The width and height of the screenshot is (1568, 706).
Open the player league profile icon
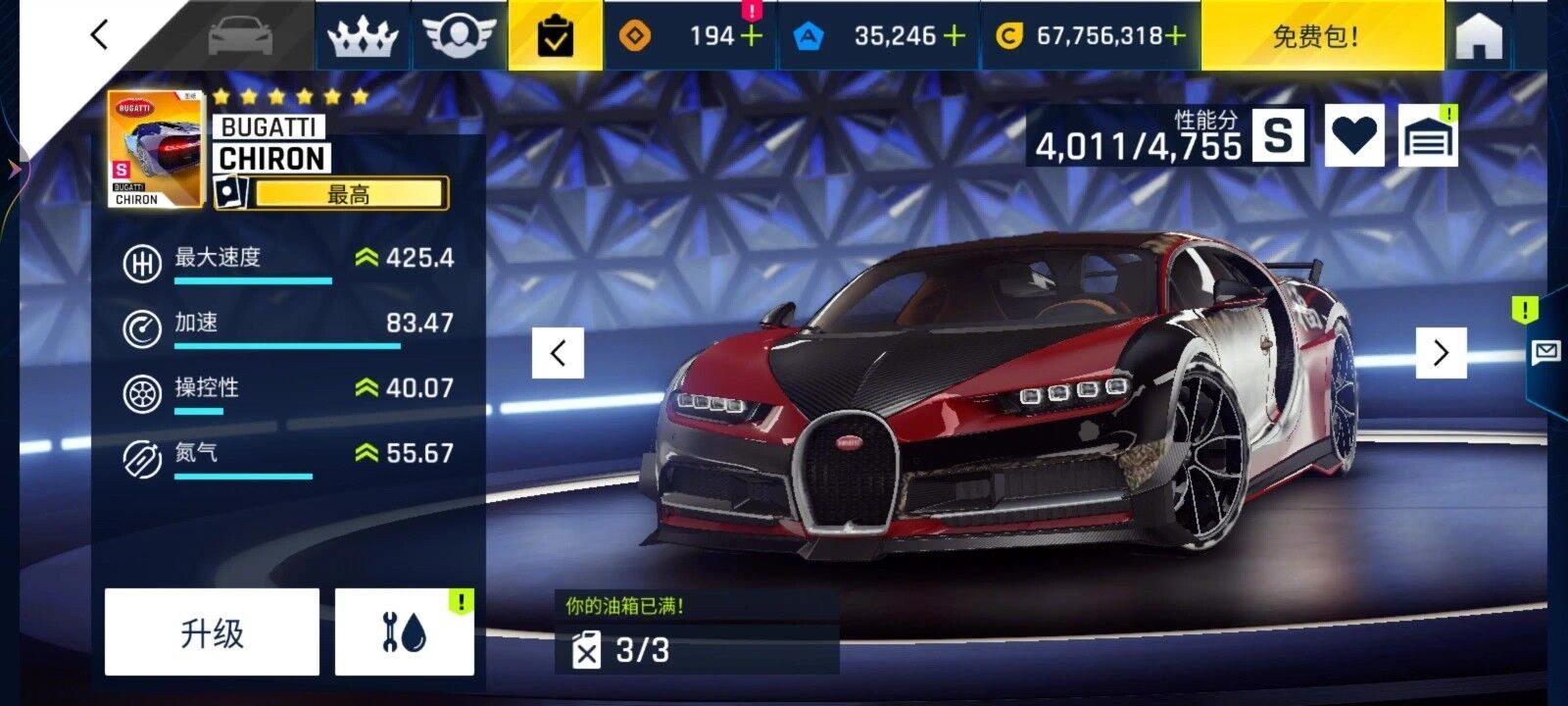pyautogui.click(x=457, y=35)
